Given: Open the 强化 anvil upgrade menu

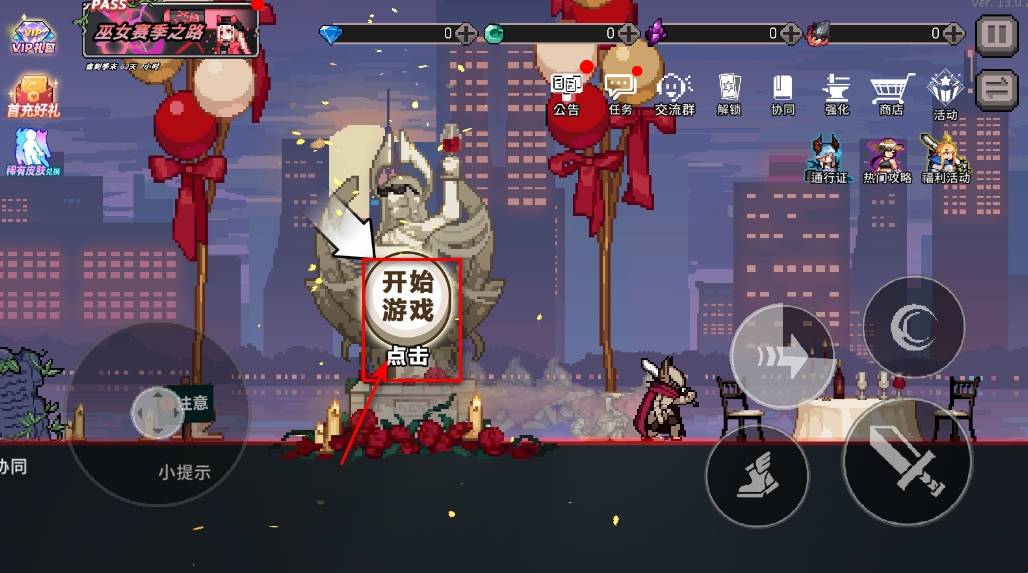Looking at the screenshot, I should pyautogui.click(x=836, y=93).
